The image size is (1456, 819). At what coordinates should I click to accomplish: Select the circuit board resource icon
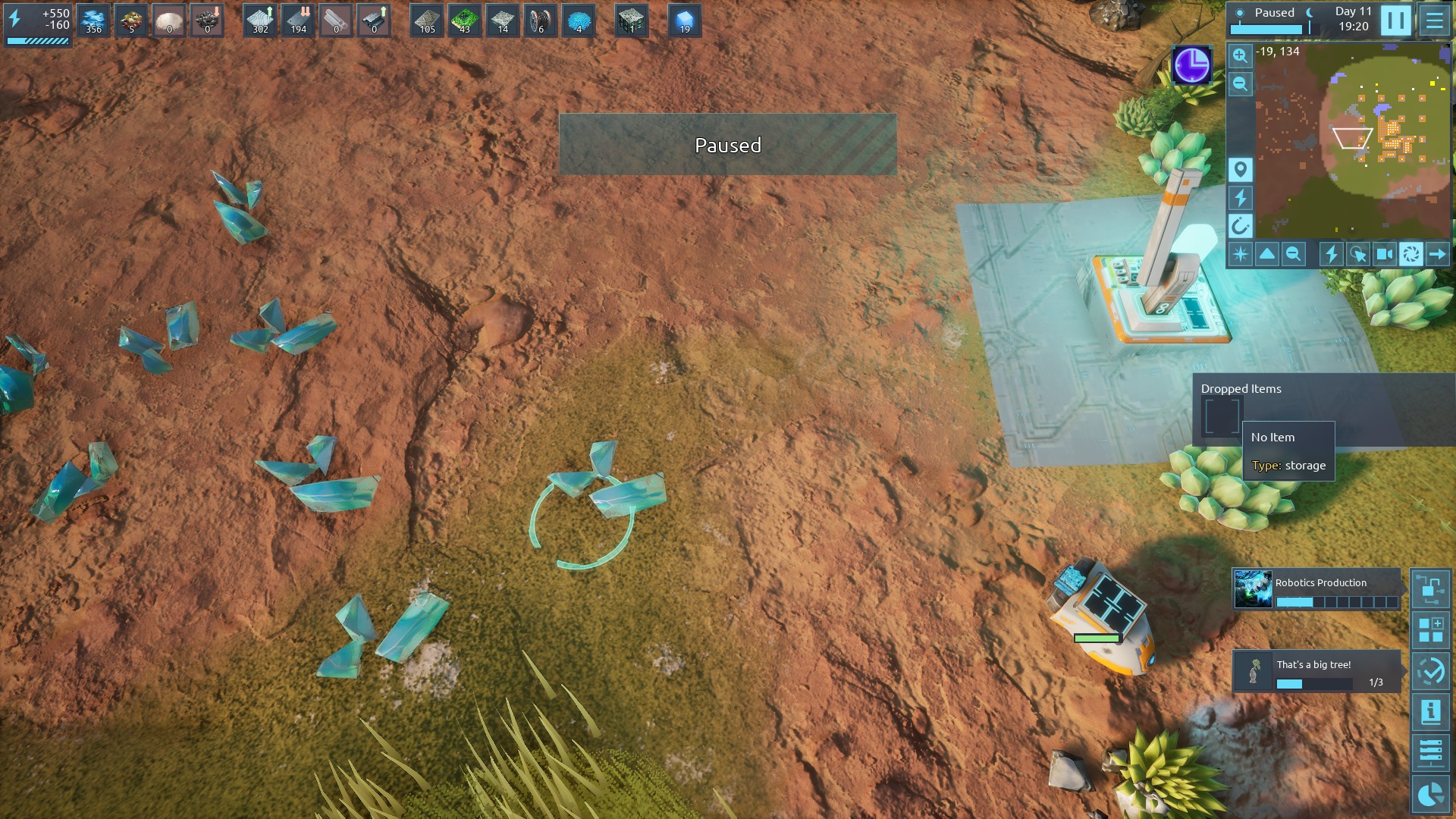[465, 21]
